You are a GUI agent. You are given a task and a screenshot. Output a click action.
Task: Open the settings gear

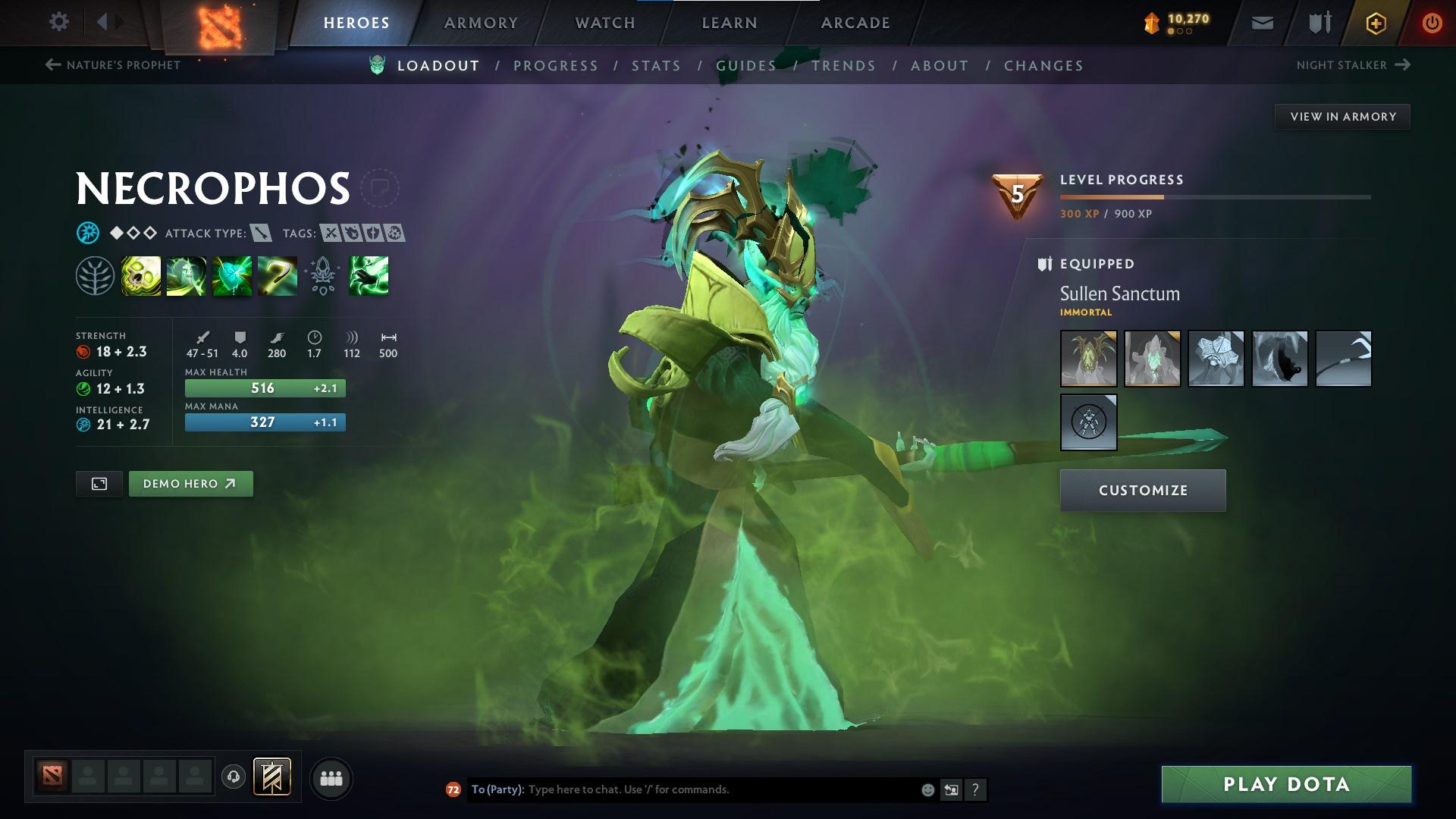59,22
